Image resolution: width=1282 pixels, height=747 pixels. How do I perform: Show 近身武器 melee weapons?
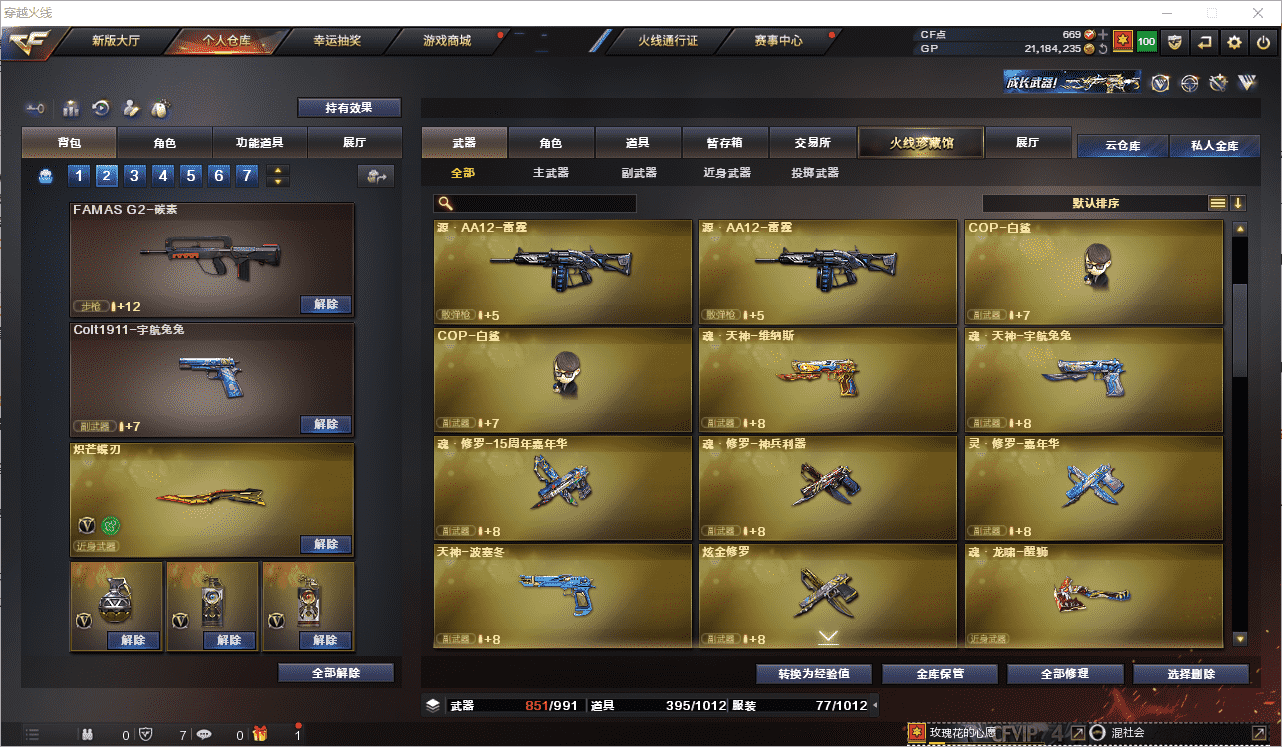point(727,173)
